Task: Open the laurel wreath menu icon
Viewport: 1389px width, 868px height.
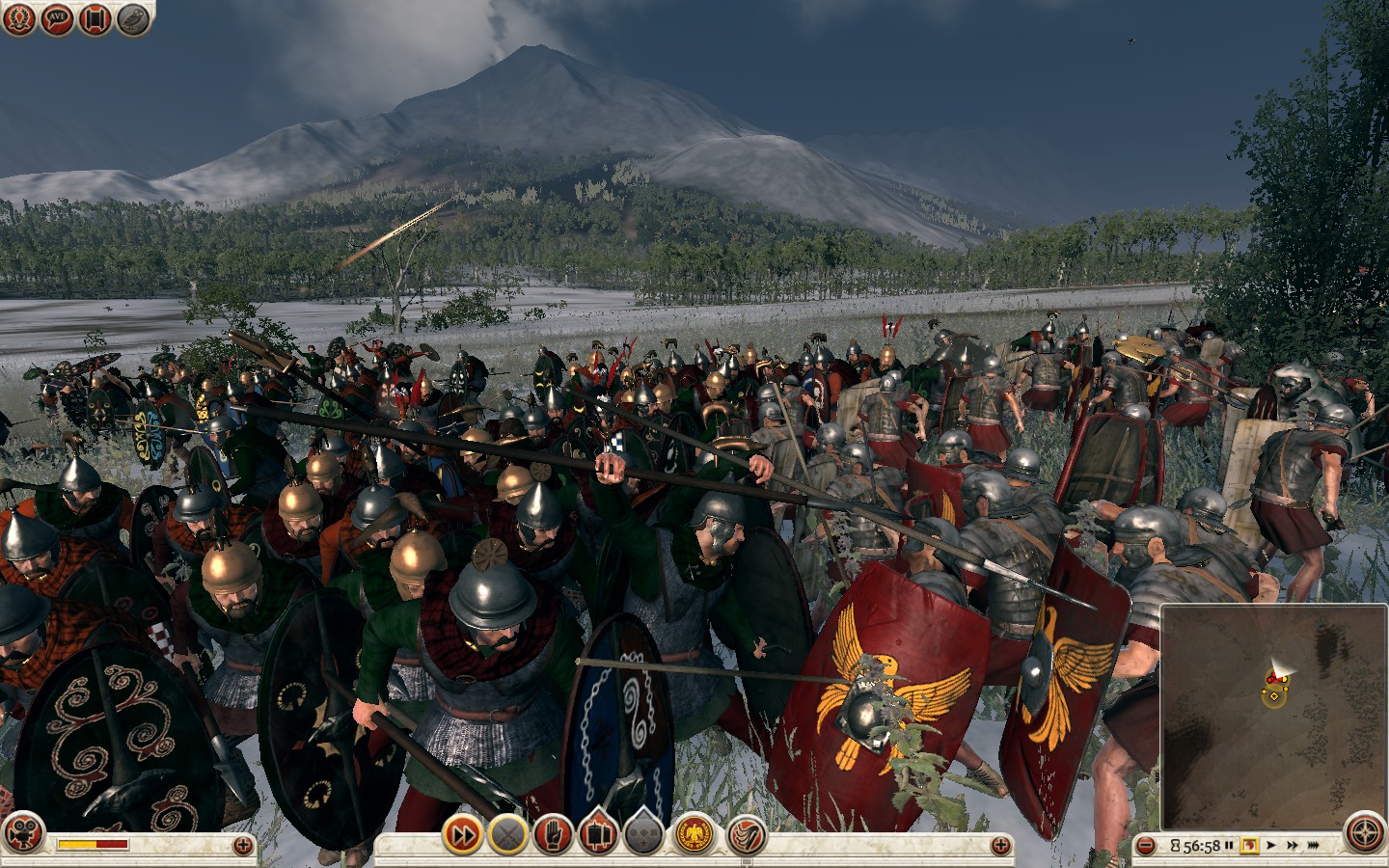Action: click(19, 19)
